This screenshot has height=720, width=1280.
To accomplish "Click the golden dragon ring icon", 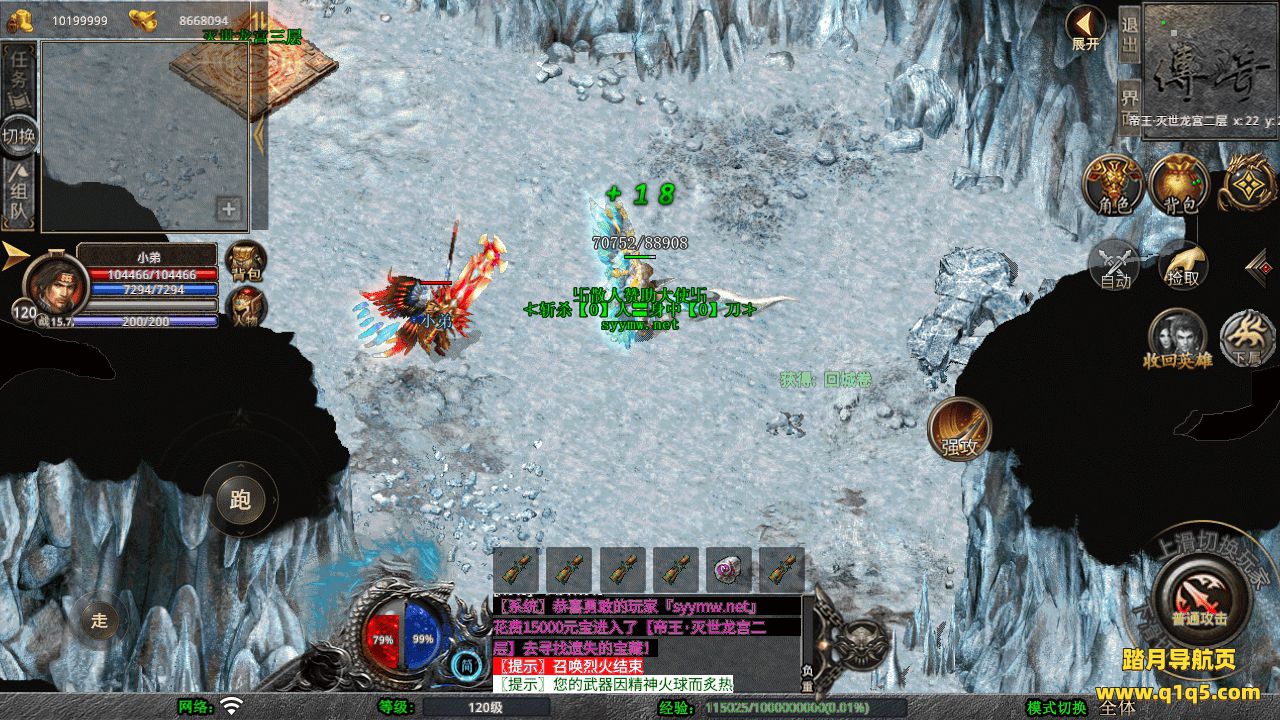I will point(1245,183).
